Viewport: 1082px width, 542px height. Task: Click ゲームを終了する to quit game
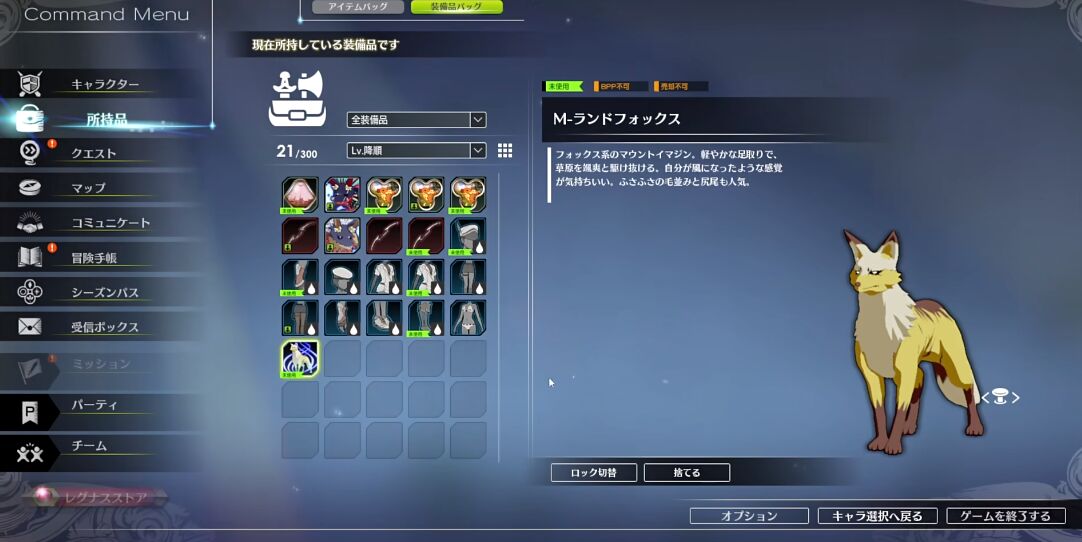pyautogui.click(x=1005, y=516)
